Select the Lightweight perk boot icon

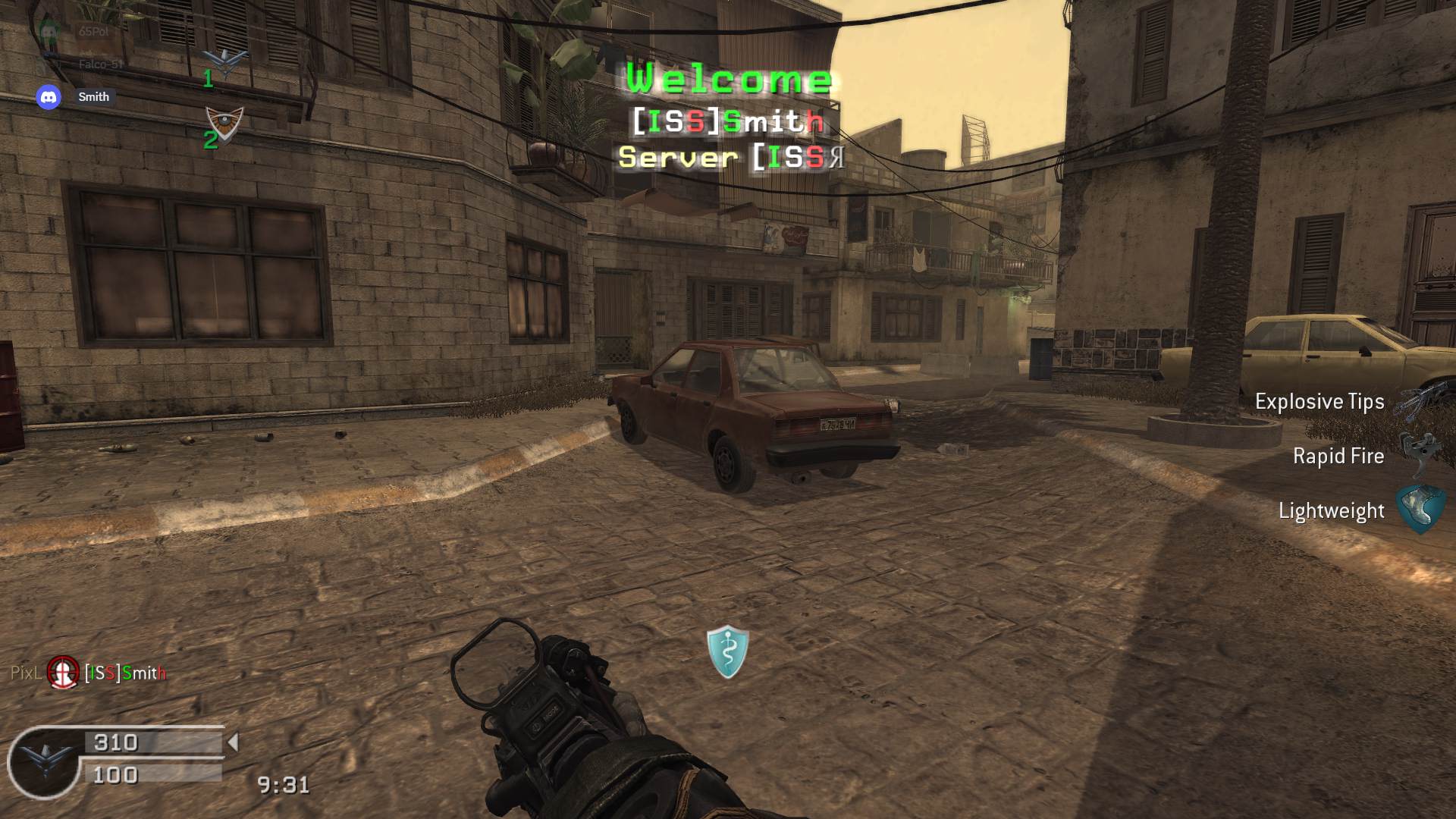pos(1420,509)
